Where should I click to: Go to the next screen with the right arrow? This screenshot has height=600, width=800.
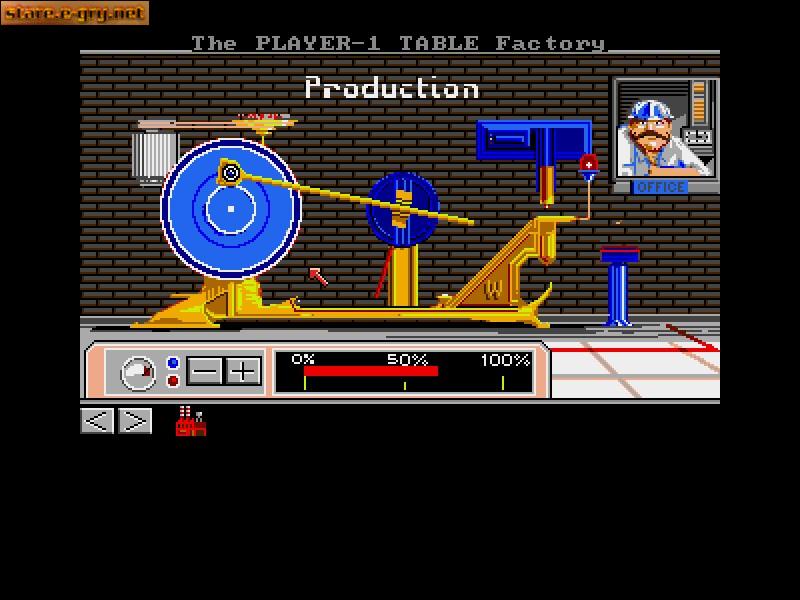tap(135, 421)
